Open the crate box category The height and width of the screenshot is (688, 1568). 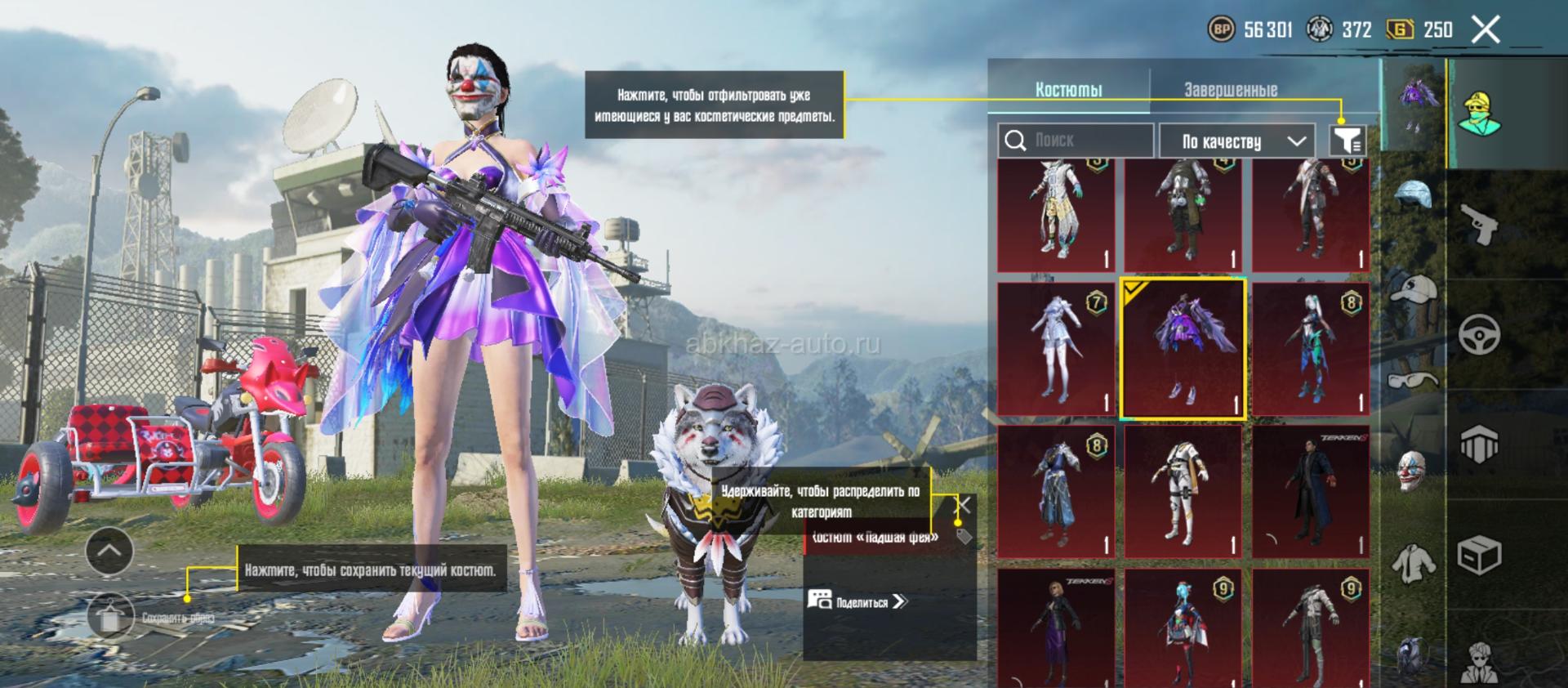[1479, 557]
